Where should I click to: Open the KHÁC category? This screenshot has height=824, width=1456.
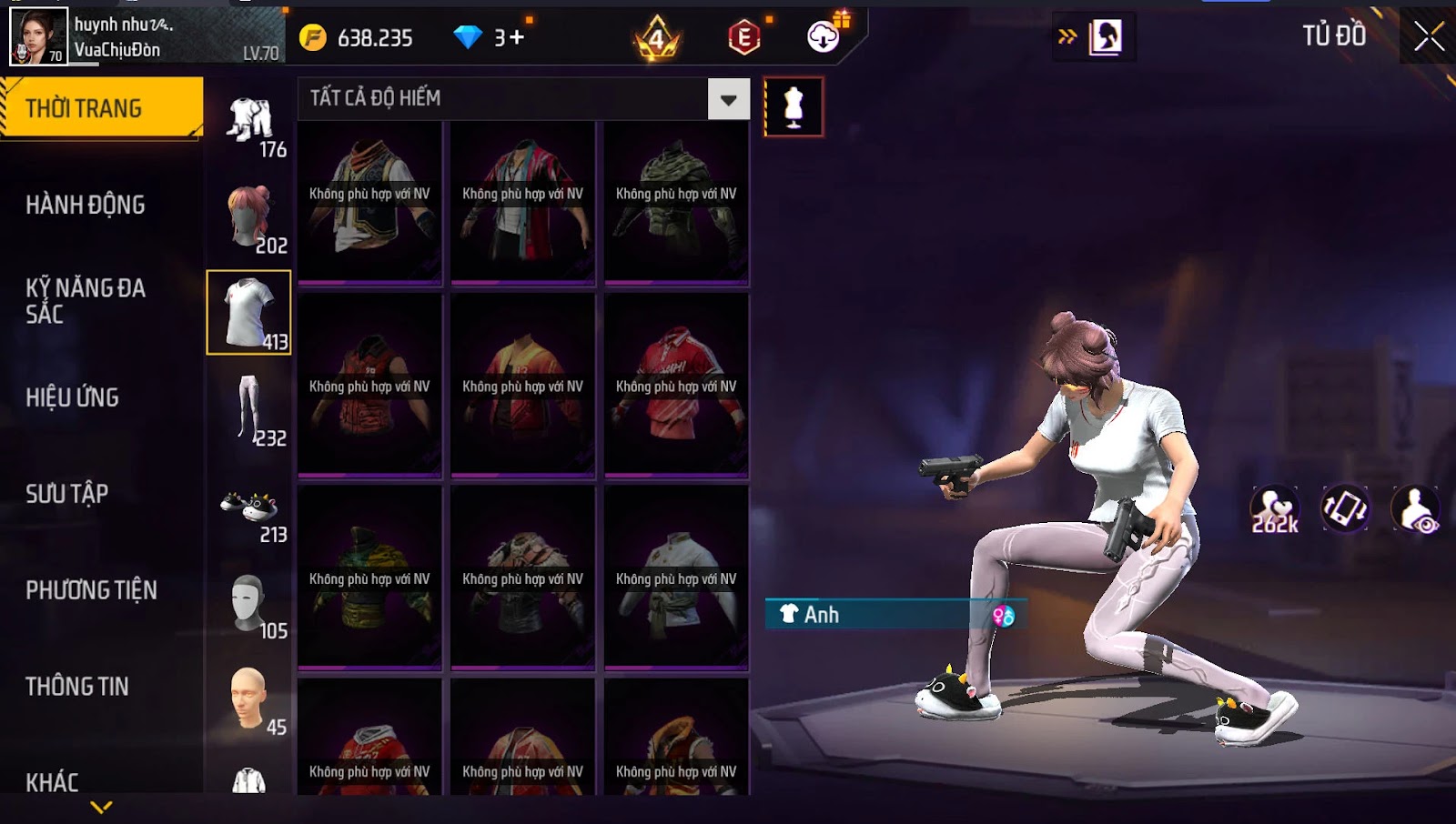tap(52, 781)
